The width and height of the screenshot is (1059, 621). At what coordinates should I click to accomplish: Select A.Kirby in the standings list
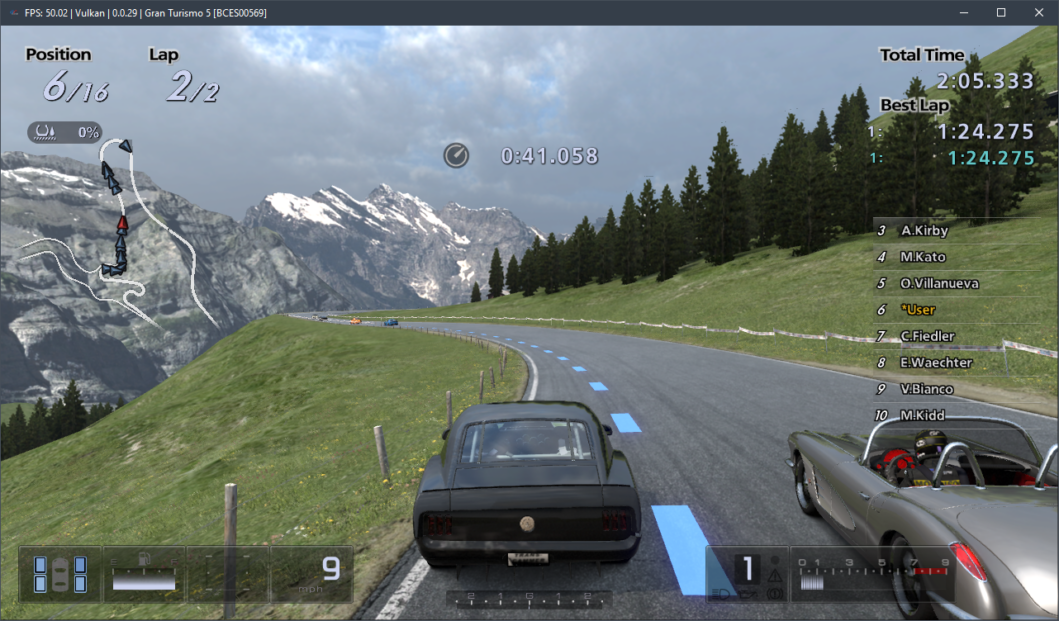[x=924, y=231]
